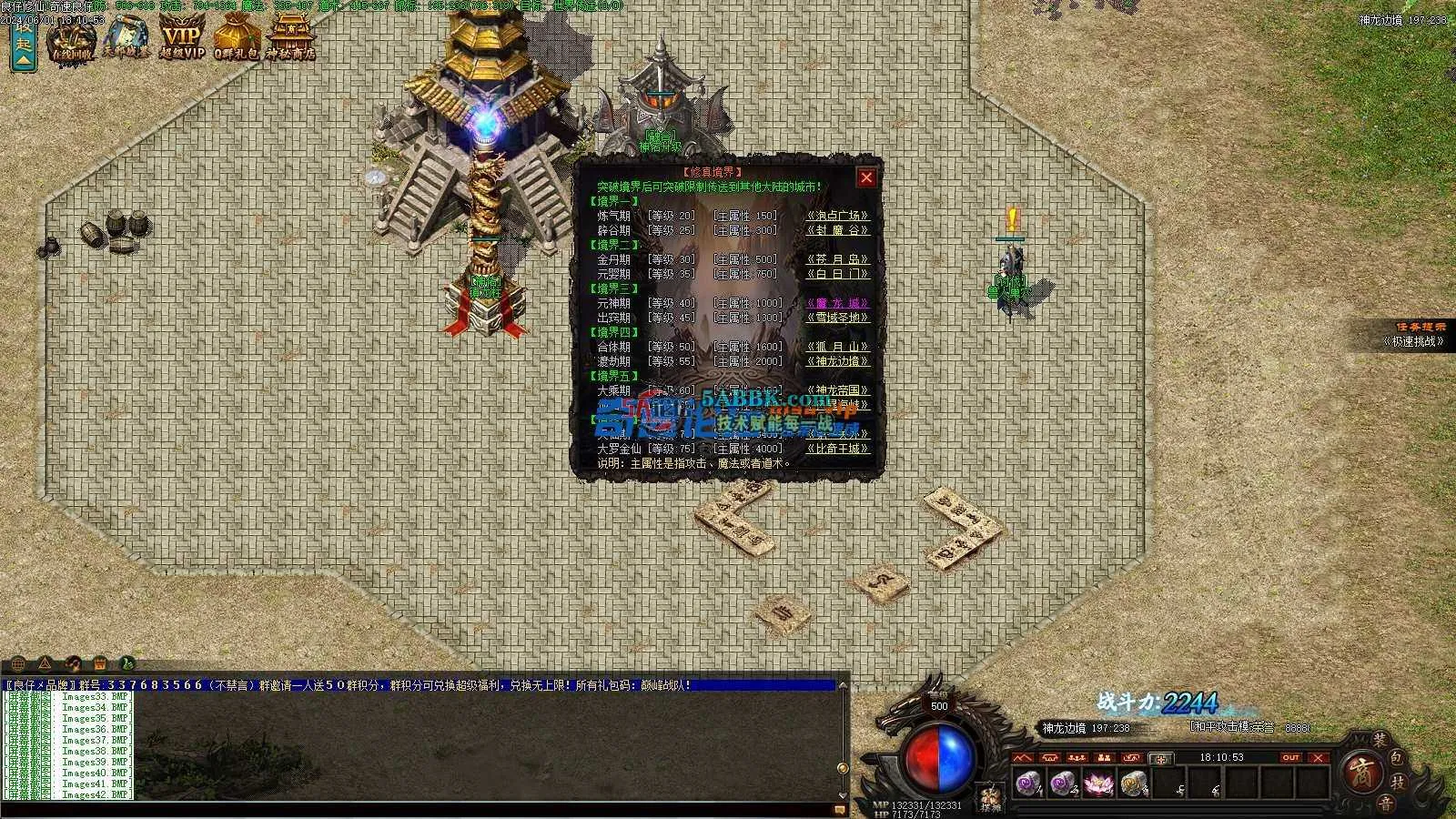The image size is (1456, 819).
Task: Select the 苍月岛 teleport link
Action: click(x=837, y=260)
